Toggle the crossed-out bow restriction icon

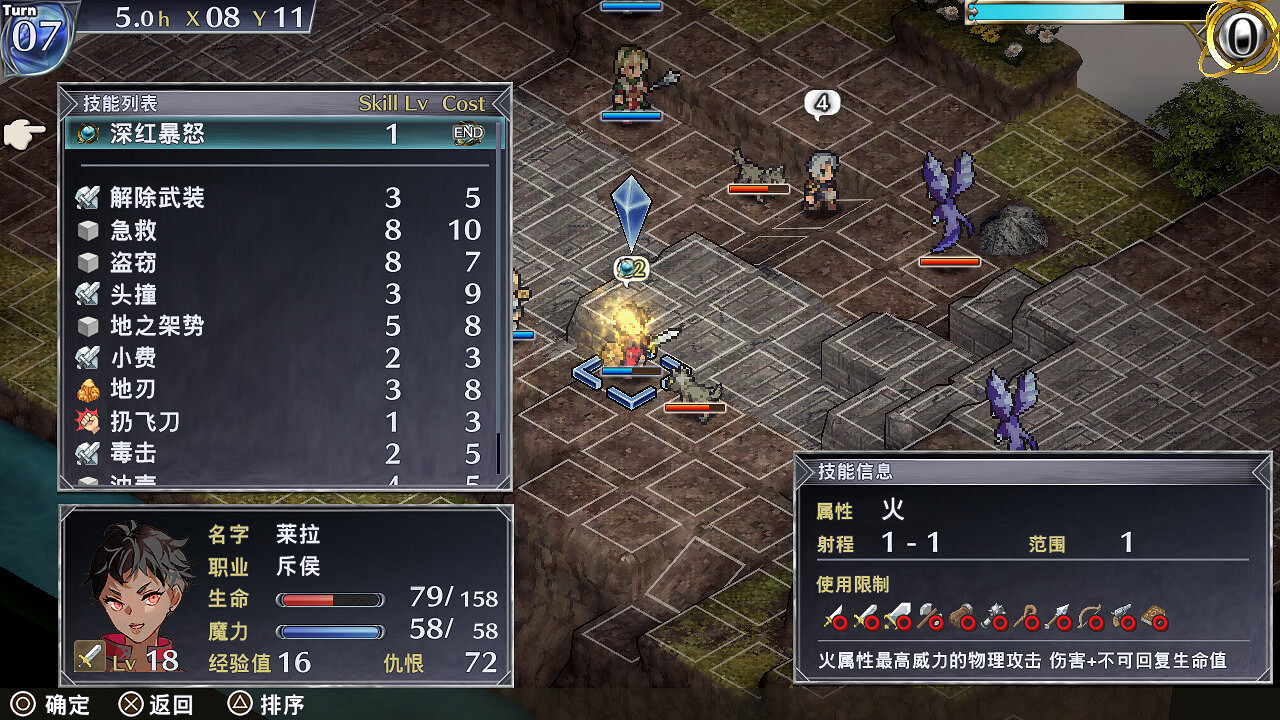(1090, 615)
